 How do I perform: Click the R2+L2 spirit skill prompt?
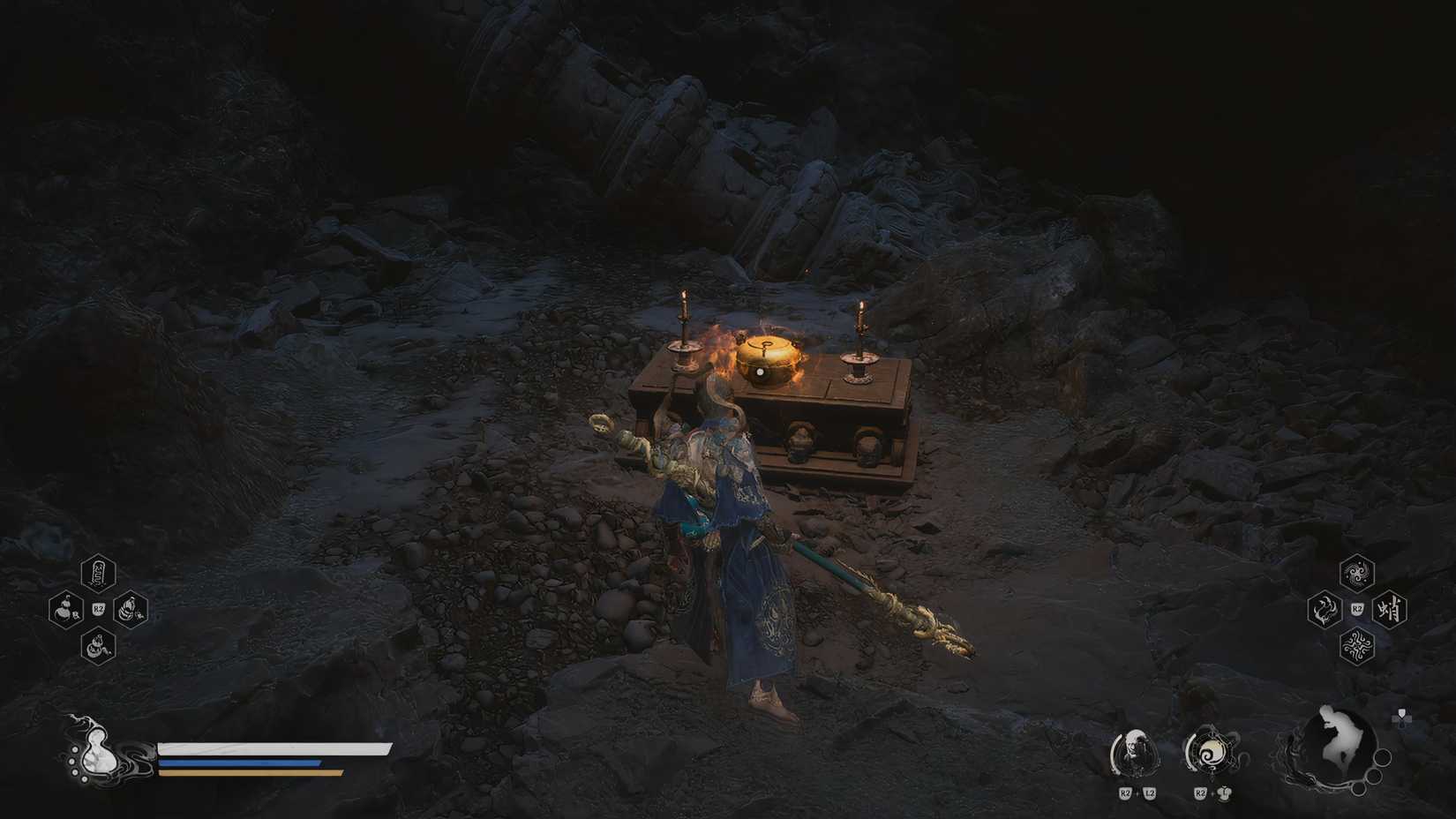[x=1137, y=793]
